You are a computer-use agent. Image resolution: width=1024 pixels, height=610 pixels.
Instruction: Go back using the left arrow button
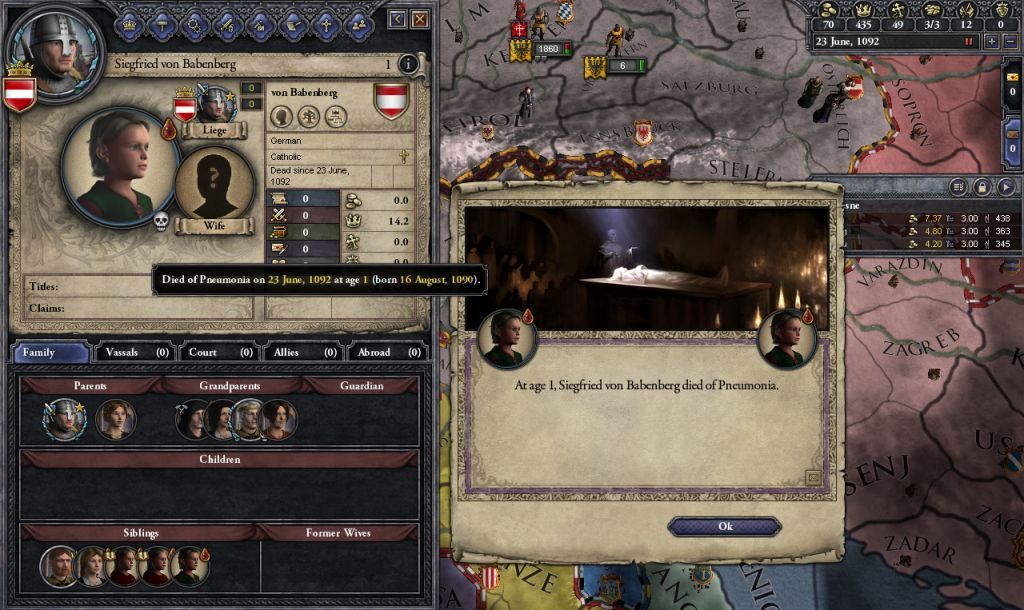click(397, 19)
